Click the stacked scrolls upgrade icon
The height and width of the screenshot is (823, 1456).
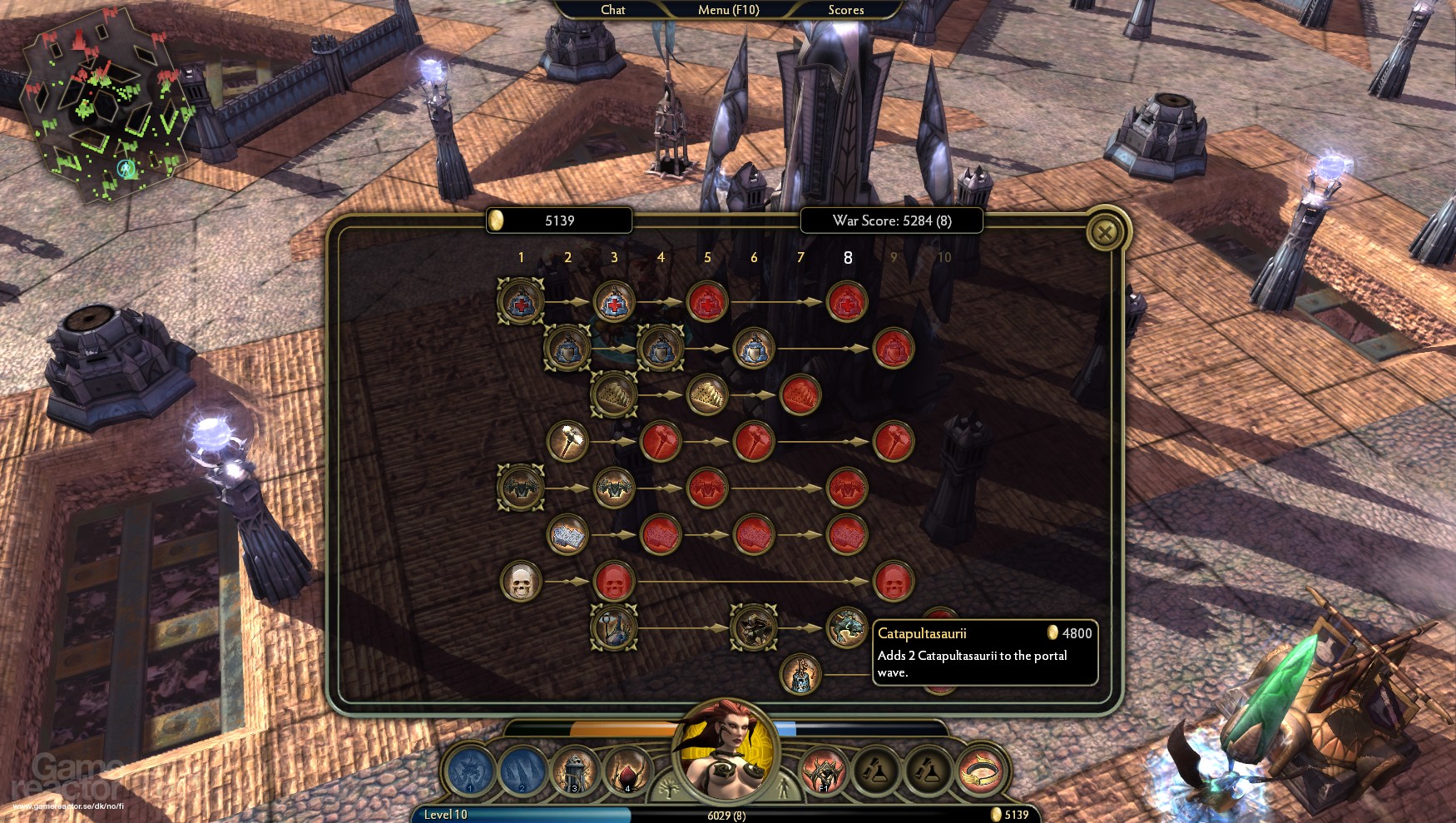(x=567, y=534)
